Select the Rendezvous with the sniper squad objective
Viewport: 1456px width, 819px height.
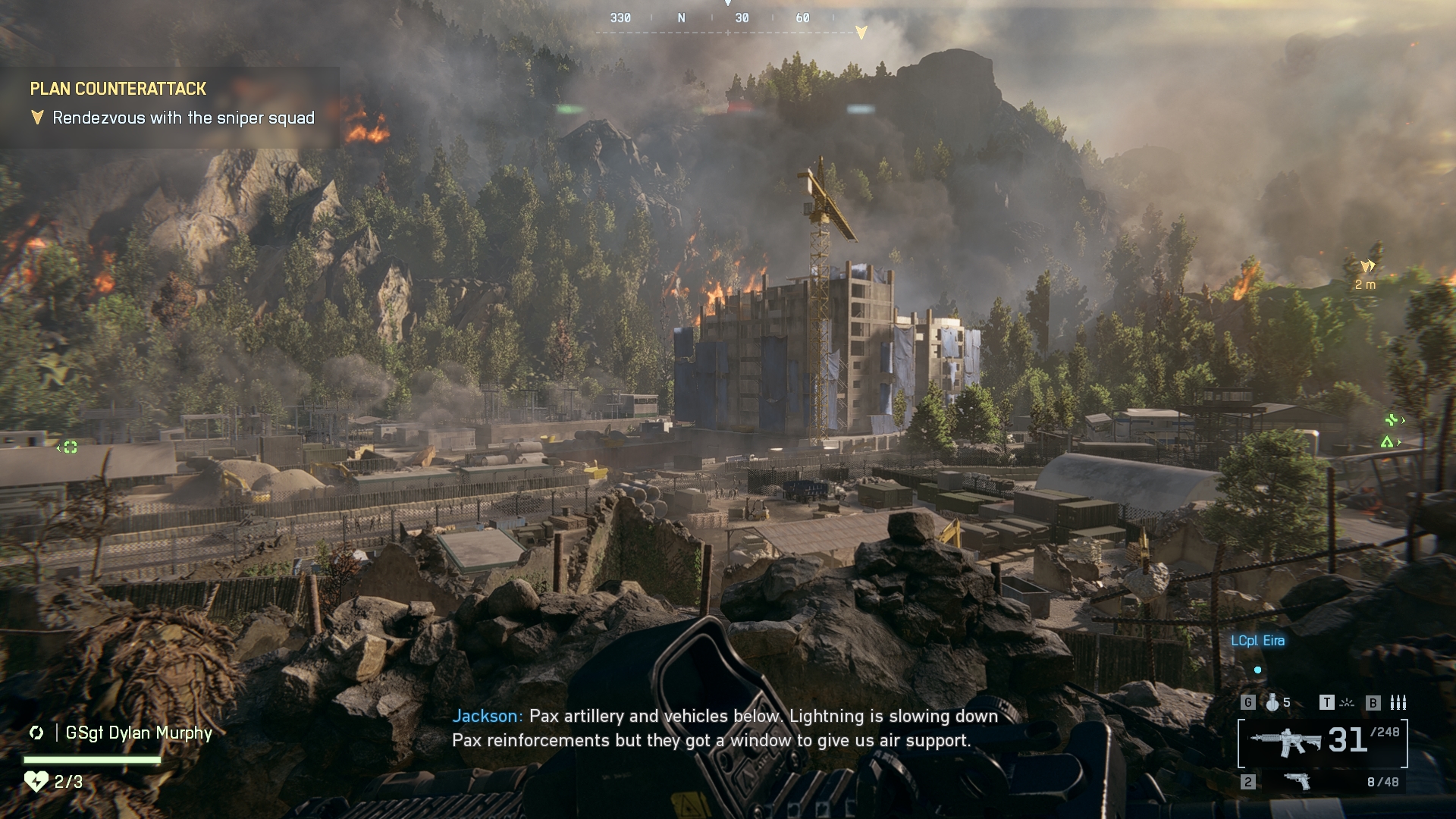(183, 118)
